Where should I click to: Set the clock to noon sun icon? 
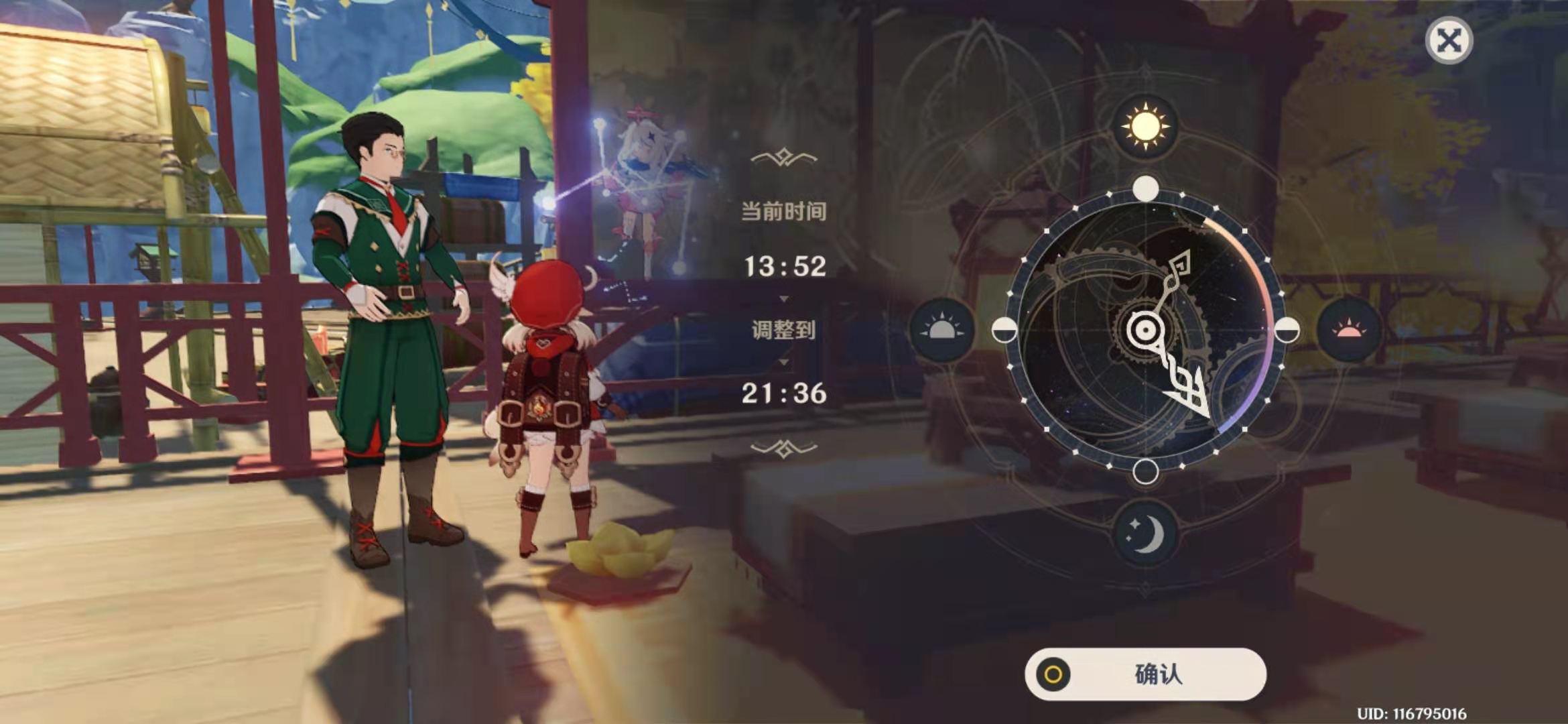coord(1145,126)
